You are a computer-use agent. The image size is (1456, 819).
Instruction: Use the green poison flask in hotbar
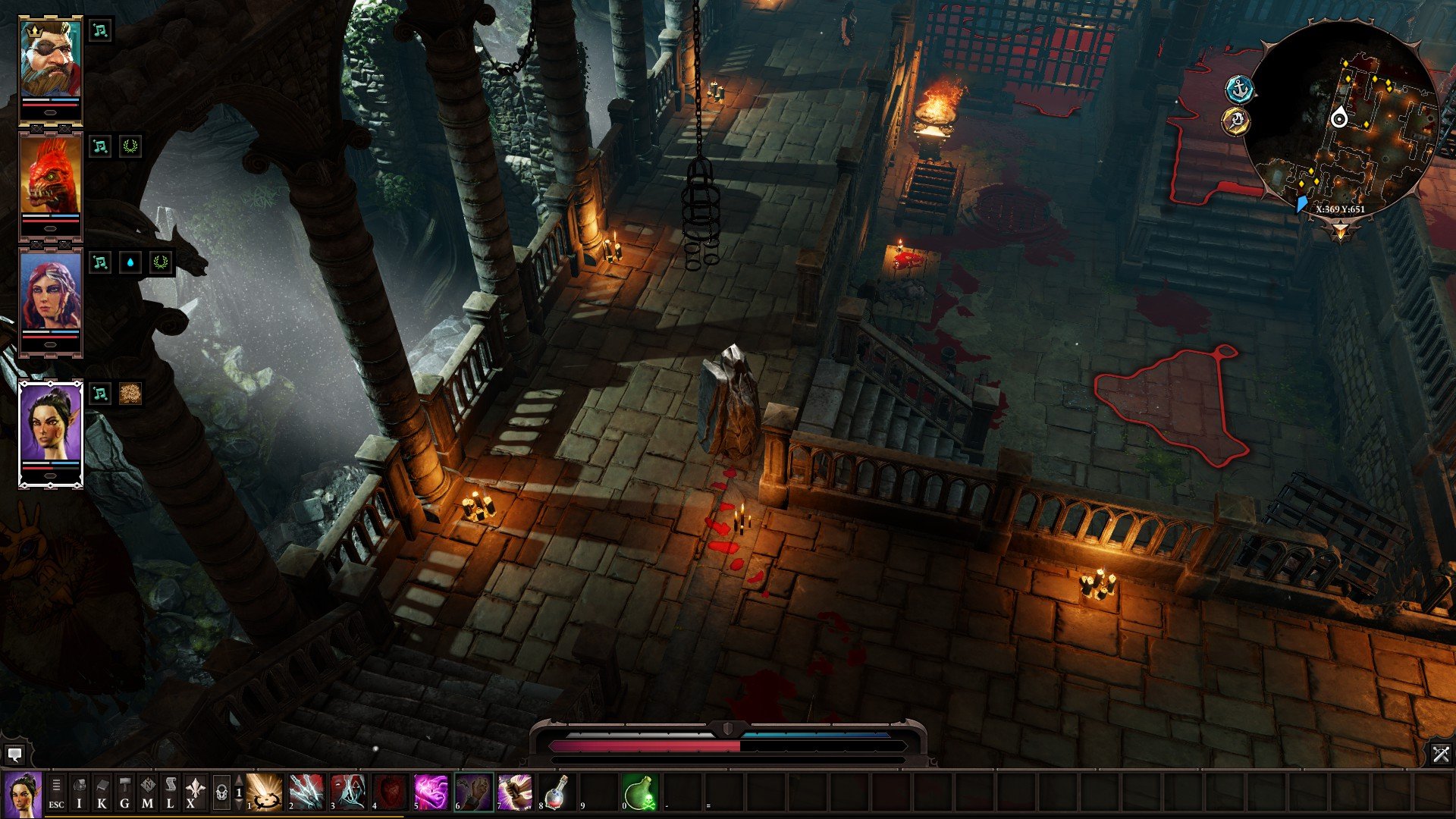point(639,792)
